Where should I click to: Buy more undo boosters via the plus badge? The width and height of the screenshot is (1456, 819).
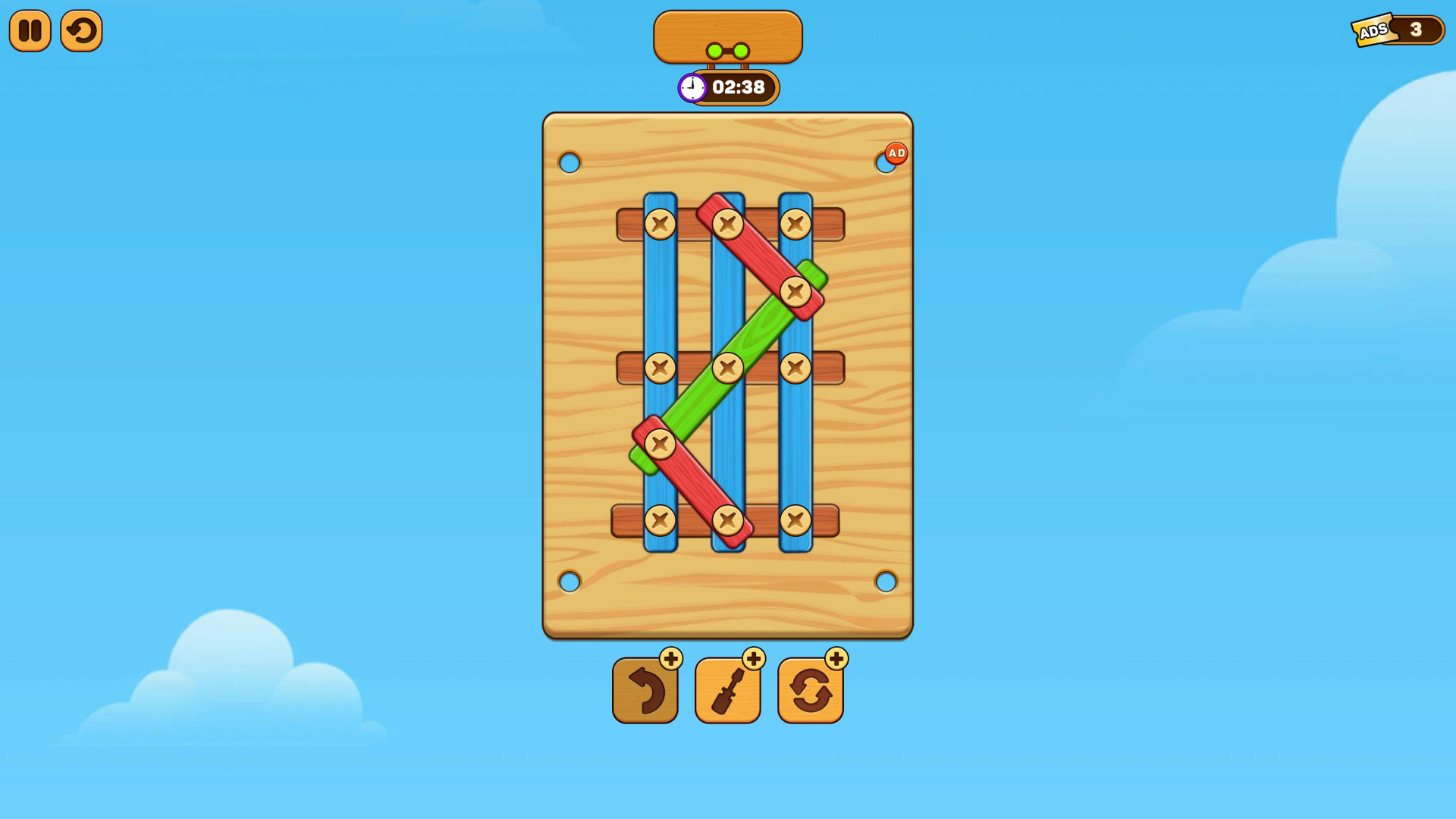click(670, 658)
